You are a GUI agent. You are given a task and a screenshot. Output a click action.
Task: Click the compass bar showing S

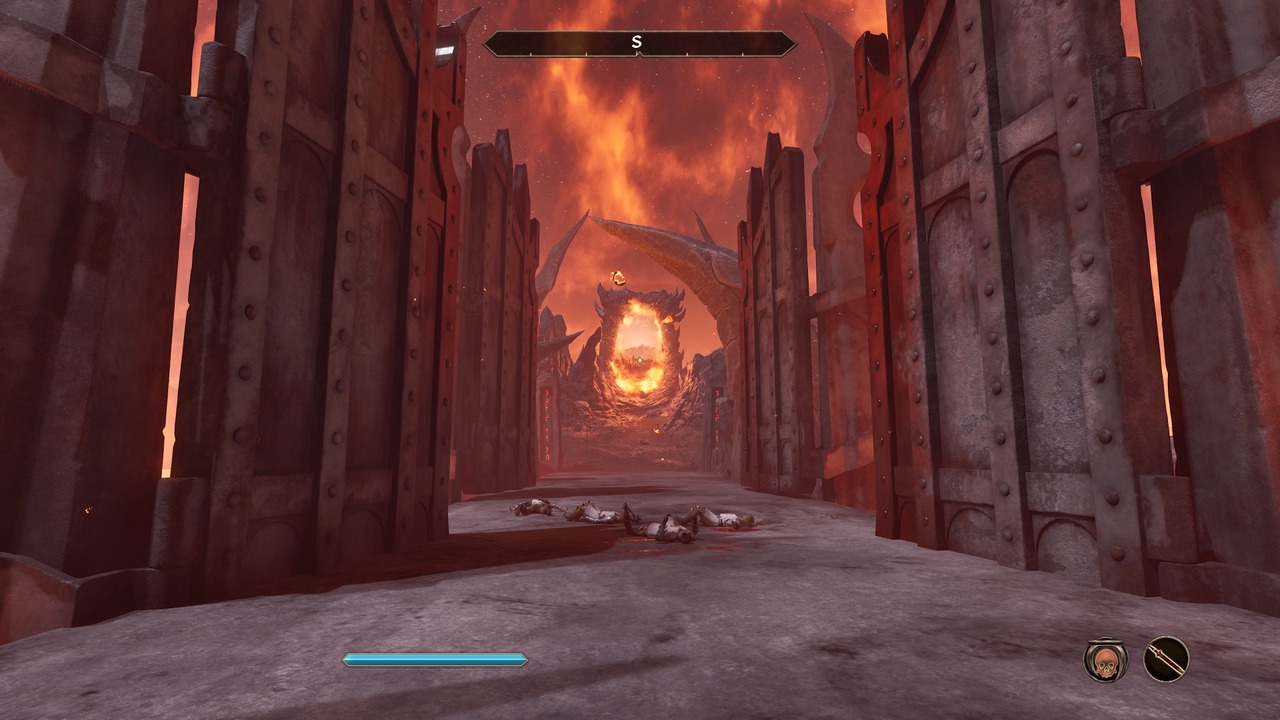[639, 44]
